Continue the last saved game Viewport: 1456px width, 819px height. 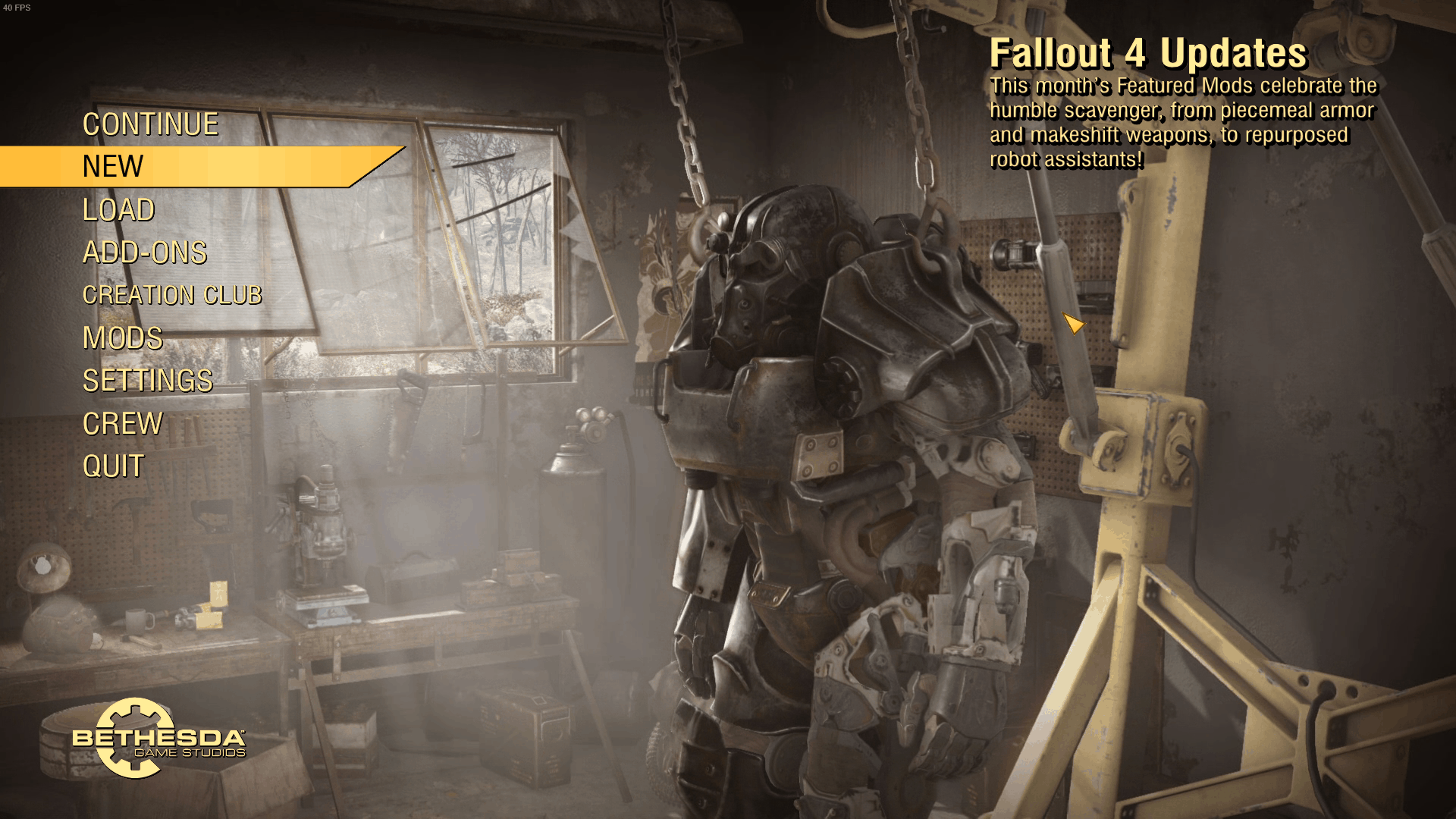point(150,124)
